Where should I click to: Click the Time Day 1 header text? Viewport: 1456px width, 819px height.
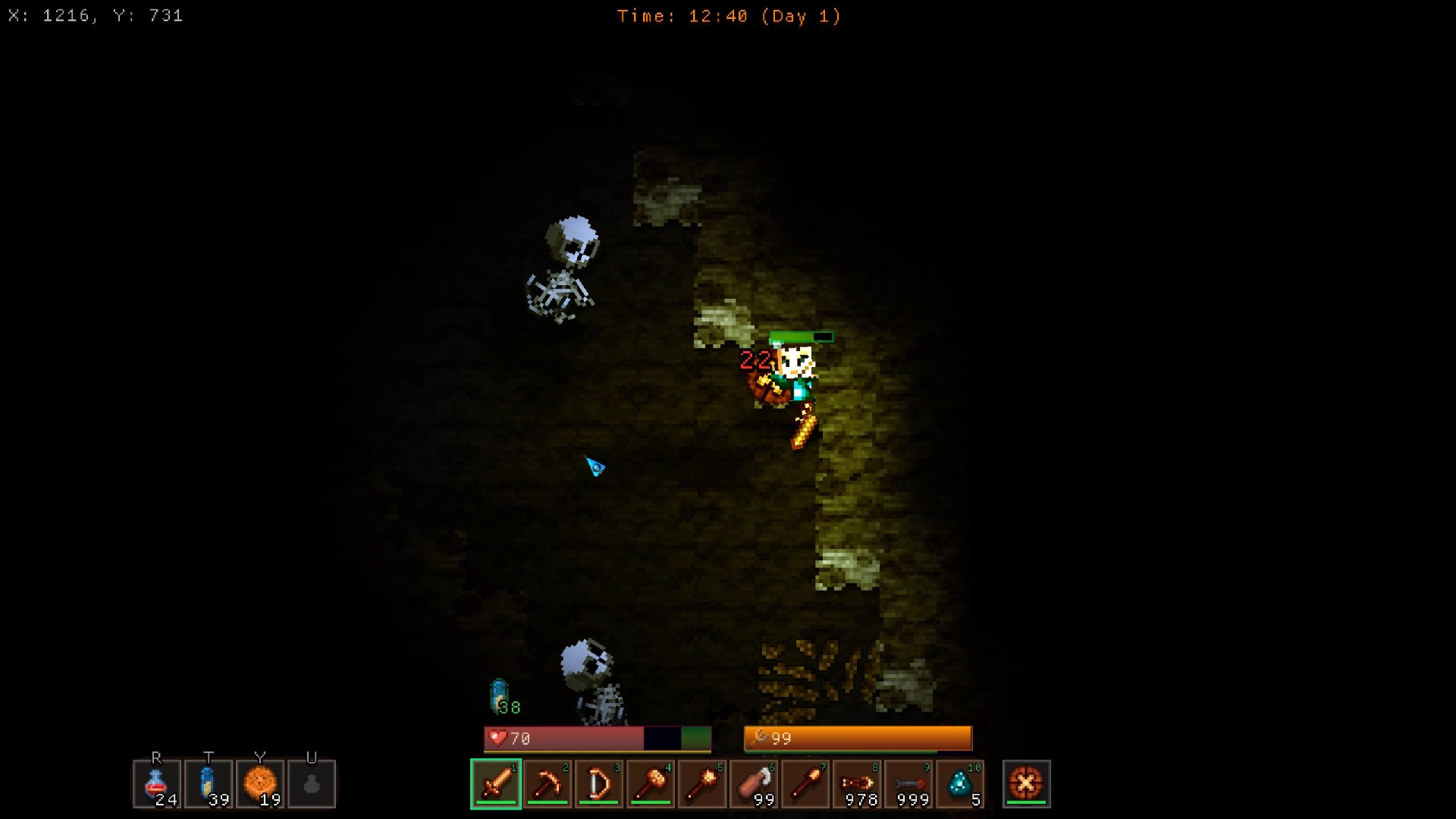click(730, 16)
